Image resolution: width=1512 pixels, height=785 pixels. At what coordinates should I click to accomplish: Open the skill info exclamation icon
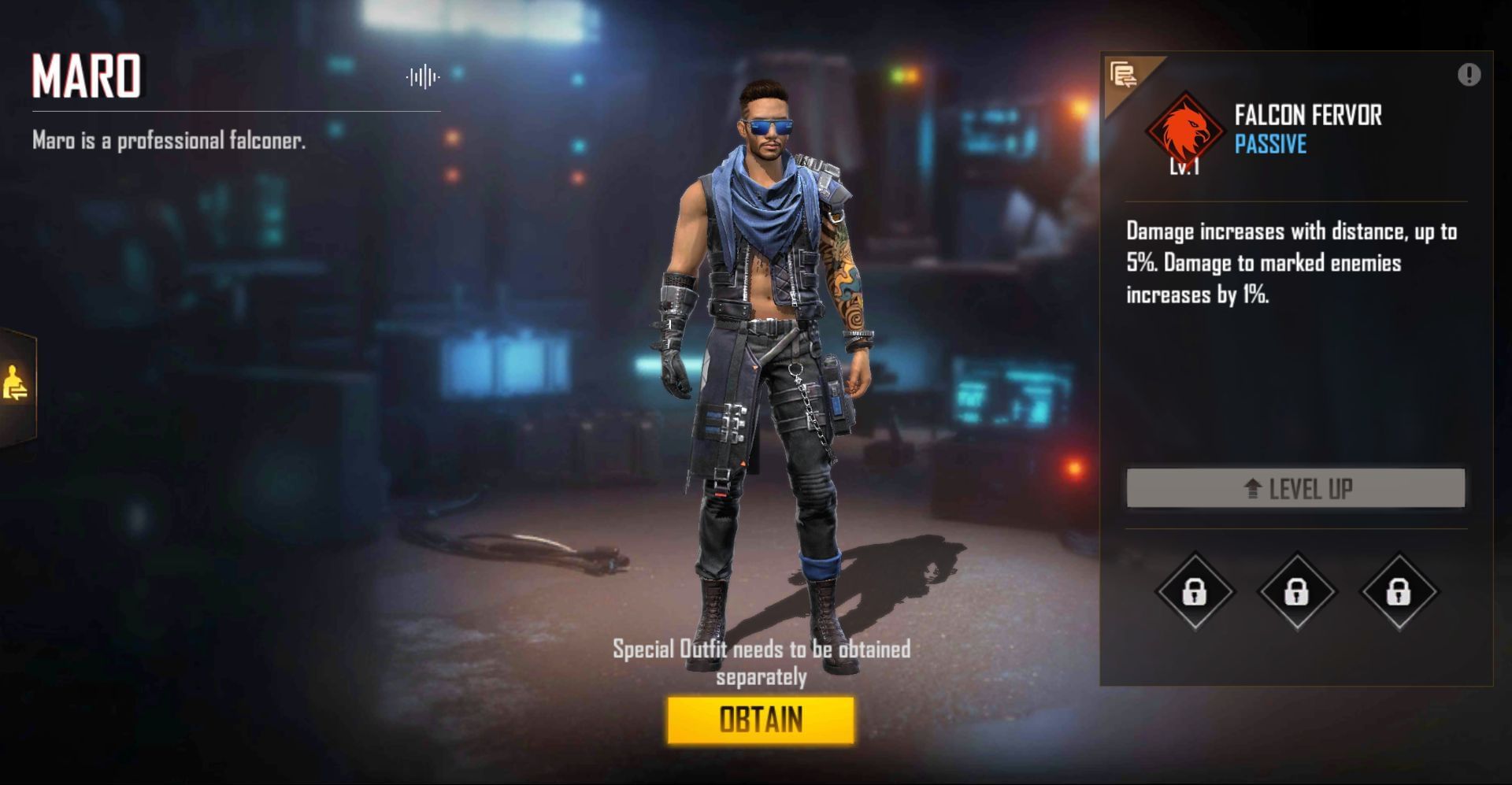(x=1467, y=73)
